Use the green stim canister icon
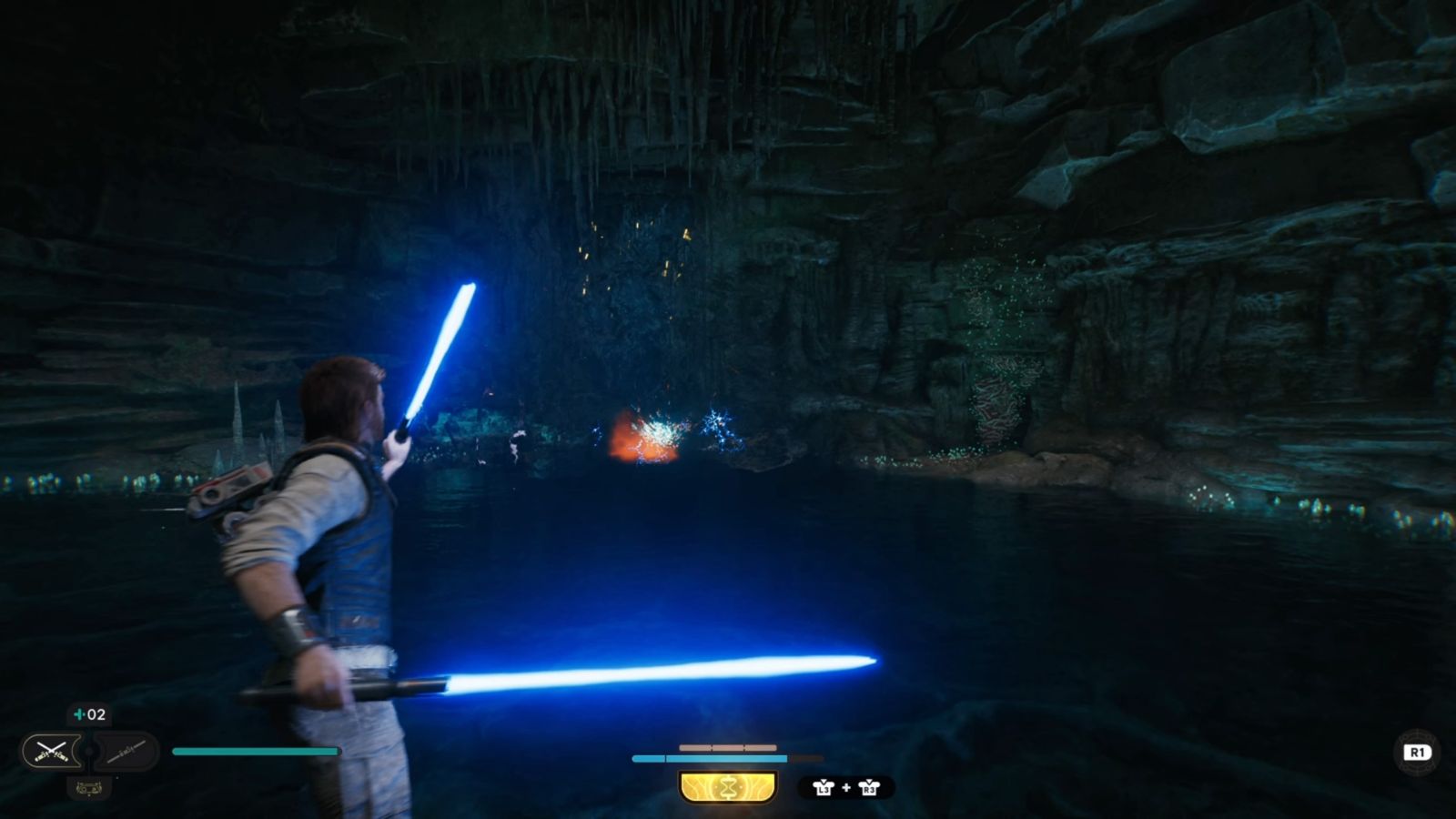The image size is (1456, 819). 80,714
